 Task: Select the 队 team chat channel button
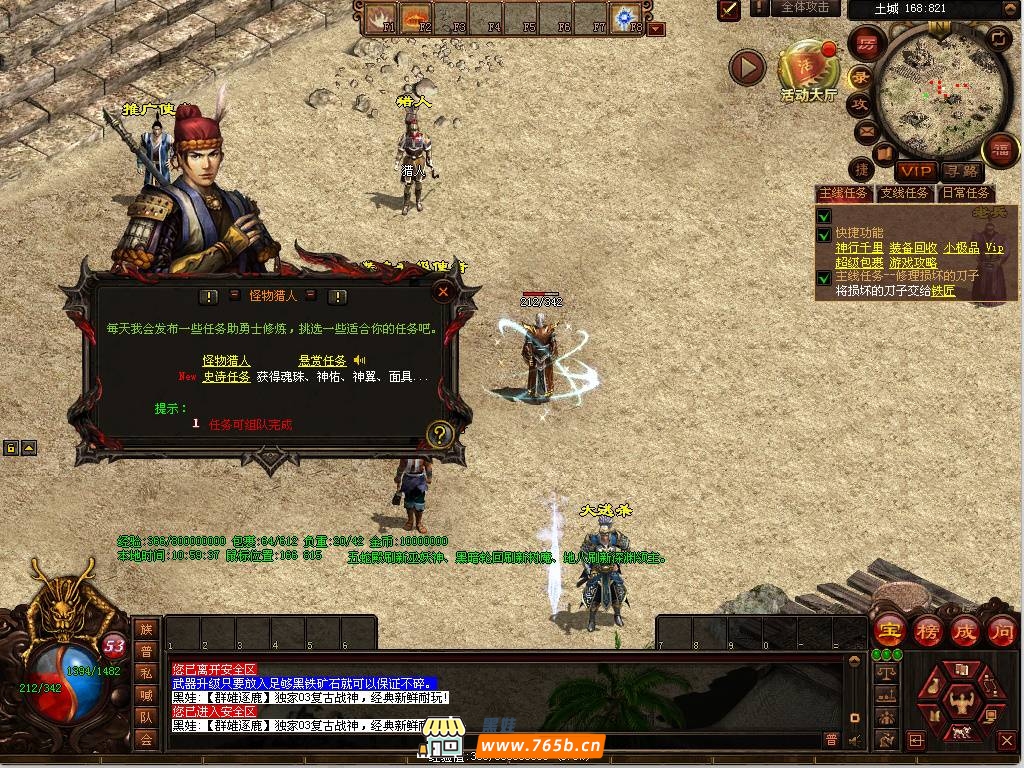pyautogui.click(x=146, y=716)
